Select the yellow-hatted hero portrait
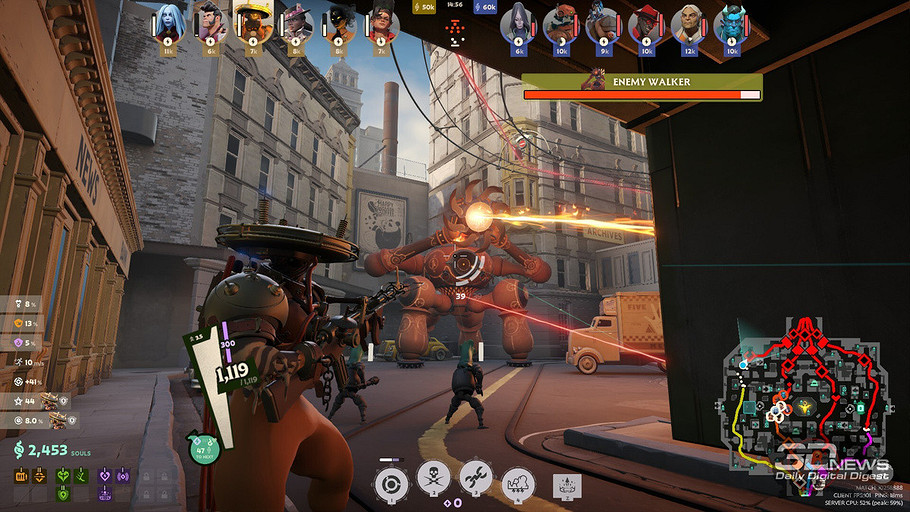Viewport: 910px width, 512px height. [x=253, y=23]
